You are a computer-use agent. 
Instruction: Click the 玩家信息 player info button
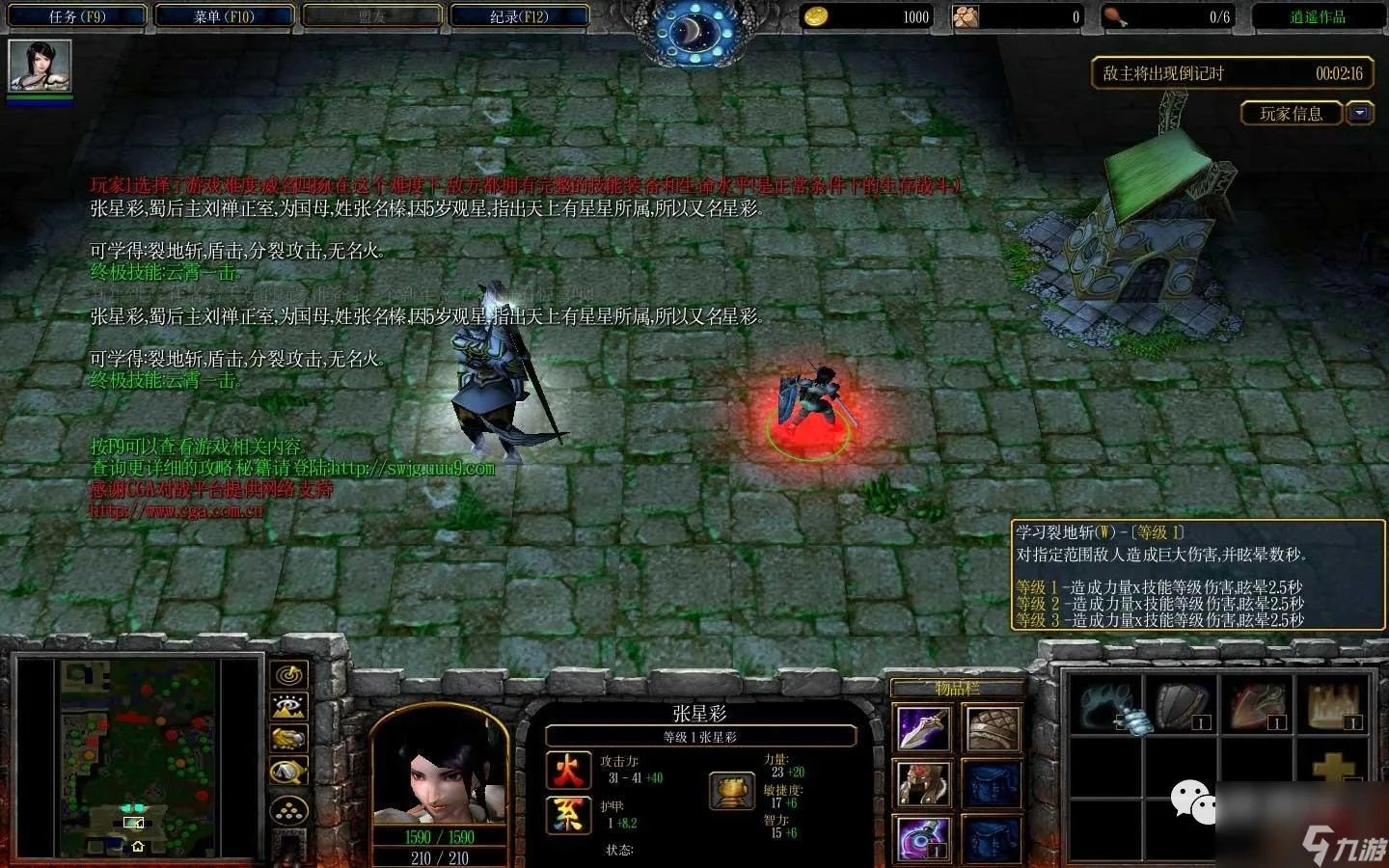coord(1291,114)
